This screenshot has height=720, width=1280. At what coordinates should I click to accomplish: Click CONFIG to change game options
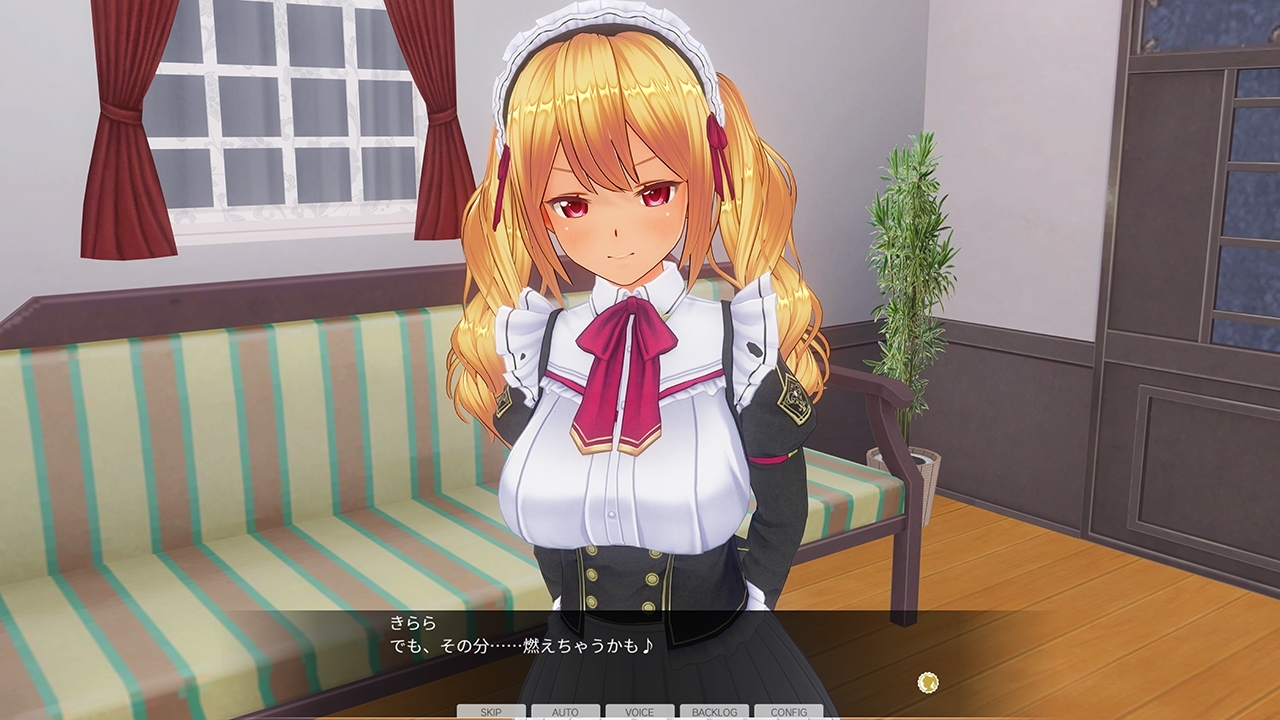[787, 713]
